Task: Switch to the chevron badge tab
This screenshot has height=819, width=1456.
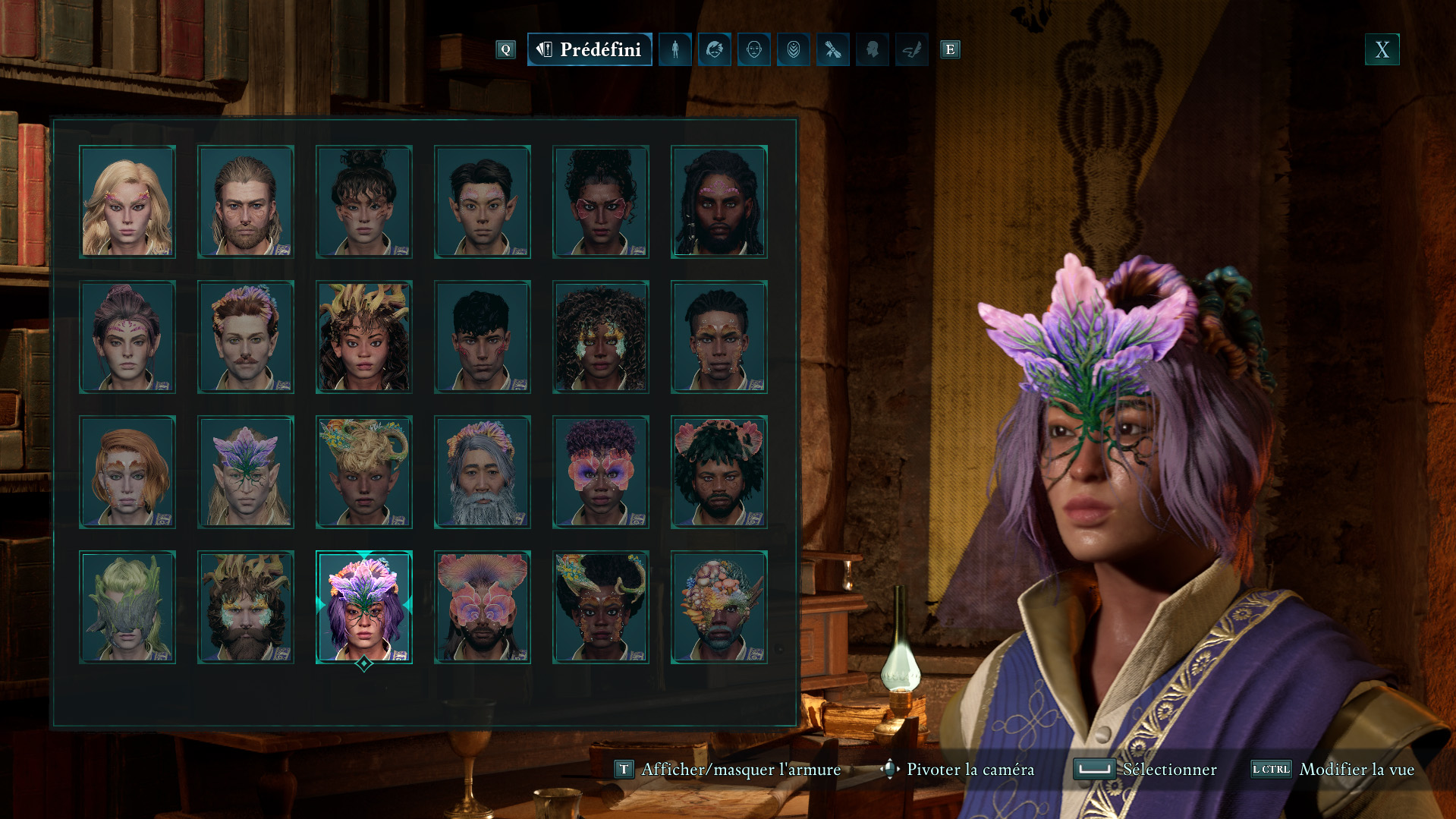Action: 793,50
